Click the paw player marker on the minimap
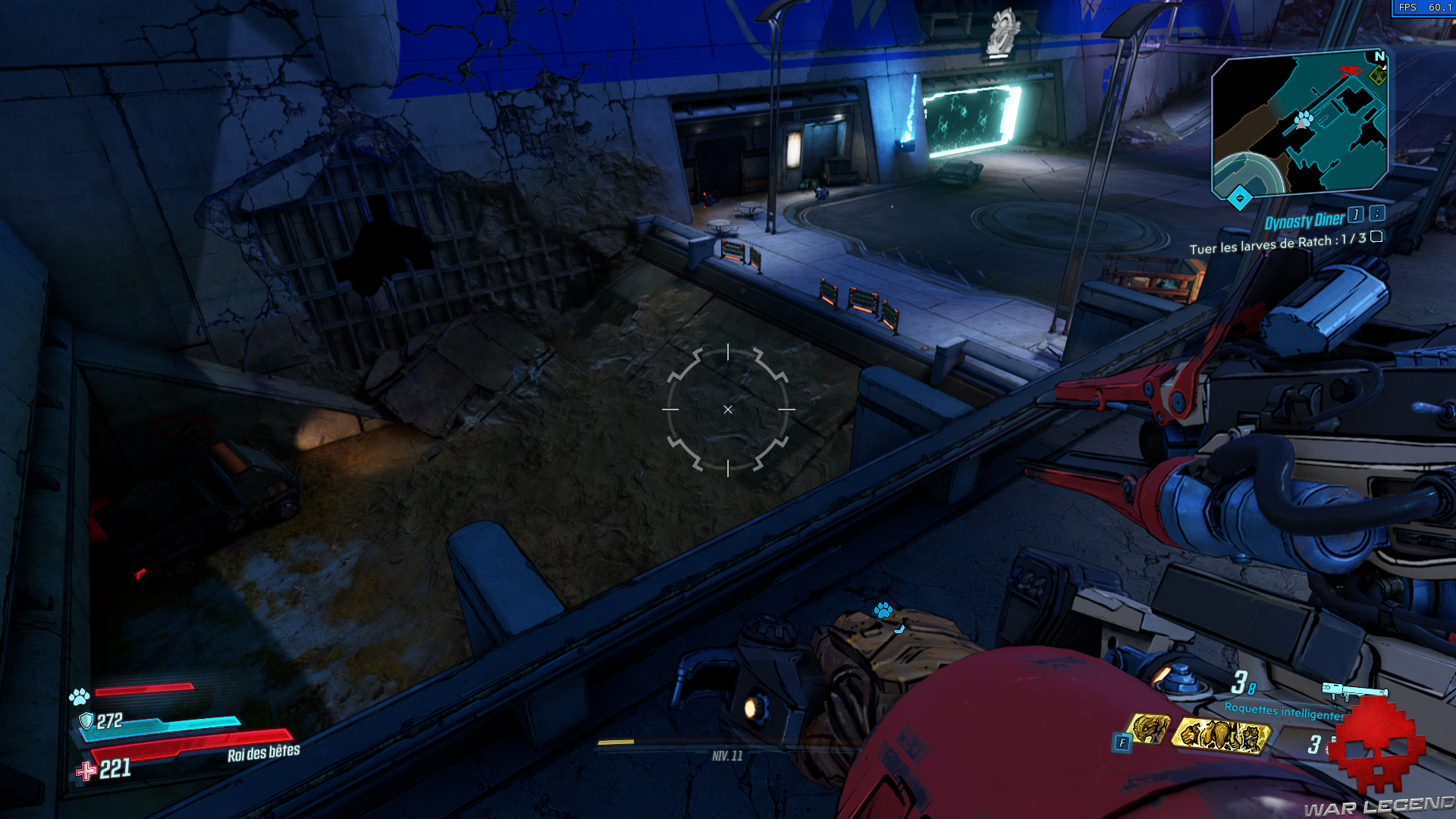This screenshot has height=819, width=1456. pos(1303,119)
